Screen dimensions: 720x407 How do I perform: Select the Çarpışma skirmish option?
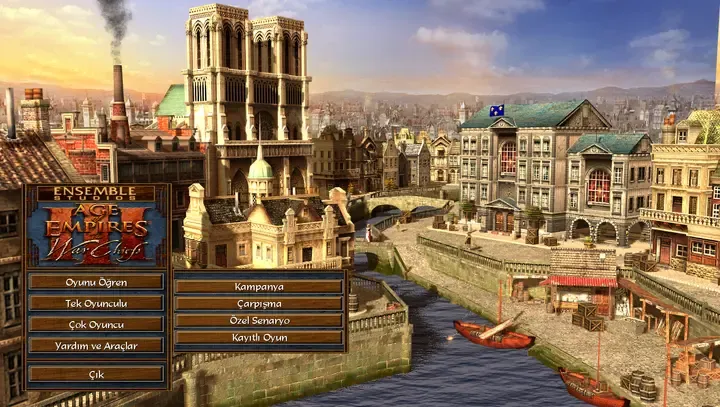[x=259, y=303]
